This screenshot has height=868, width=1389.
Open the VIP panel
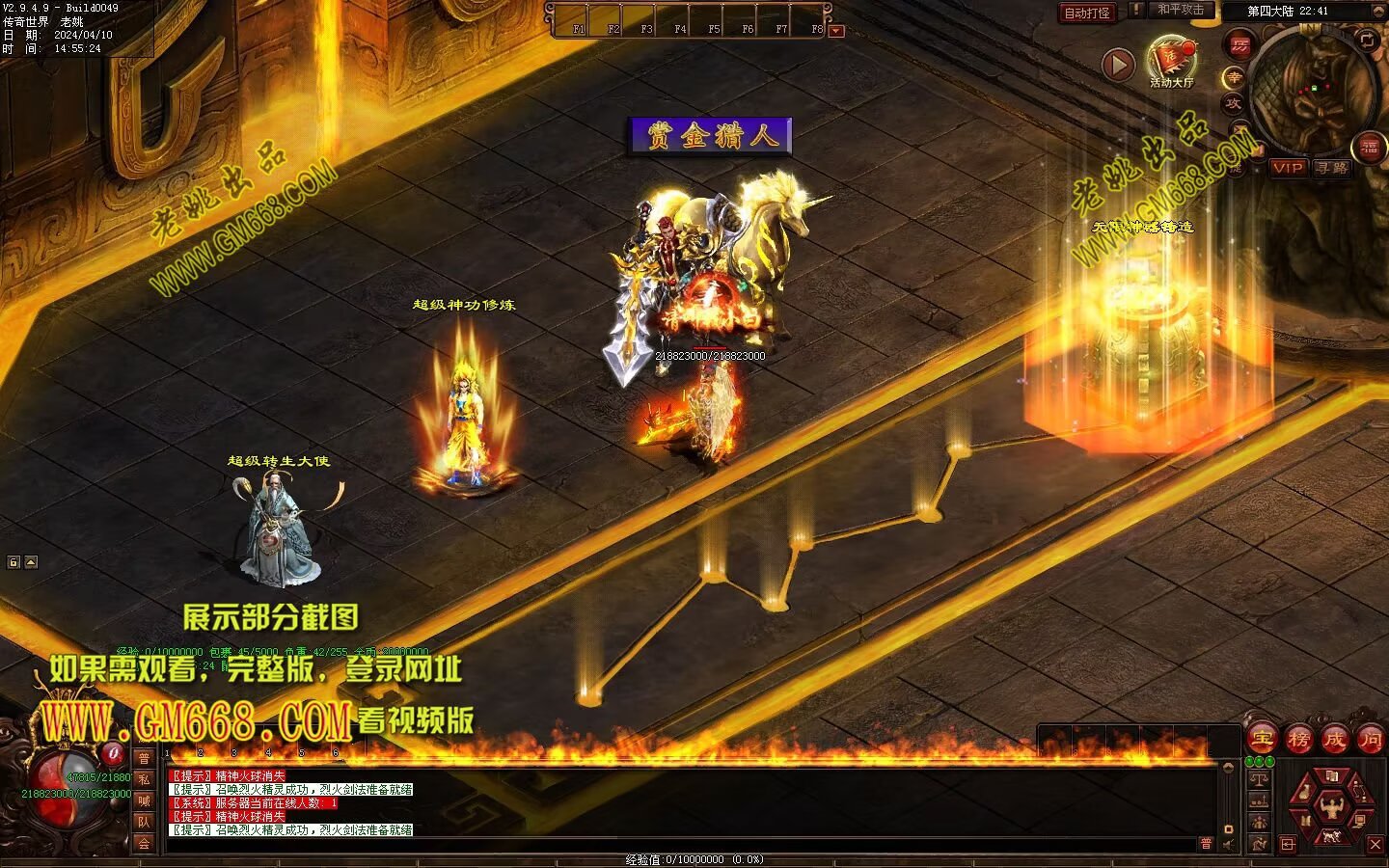pyautogui.click(x=1287, y=168)
